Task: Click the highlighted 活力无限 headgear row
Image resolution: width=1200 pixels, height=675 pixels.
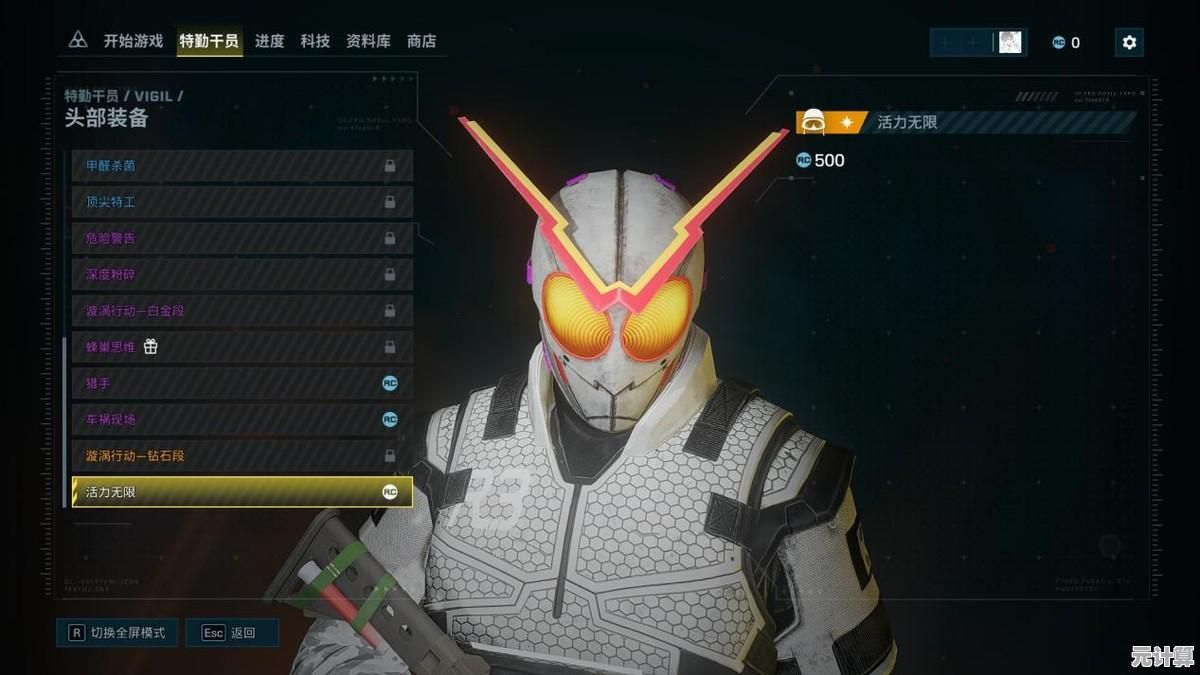Action: [242, 492]
